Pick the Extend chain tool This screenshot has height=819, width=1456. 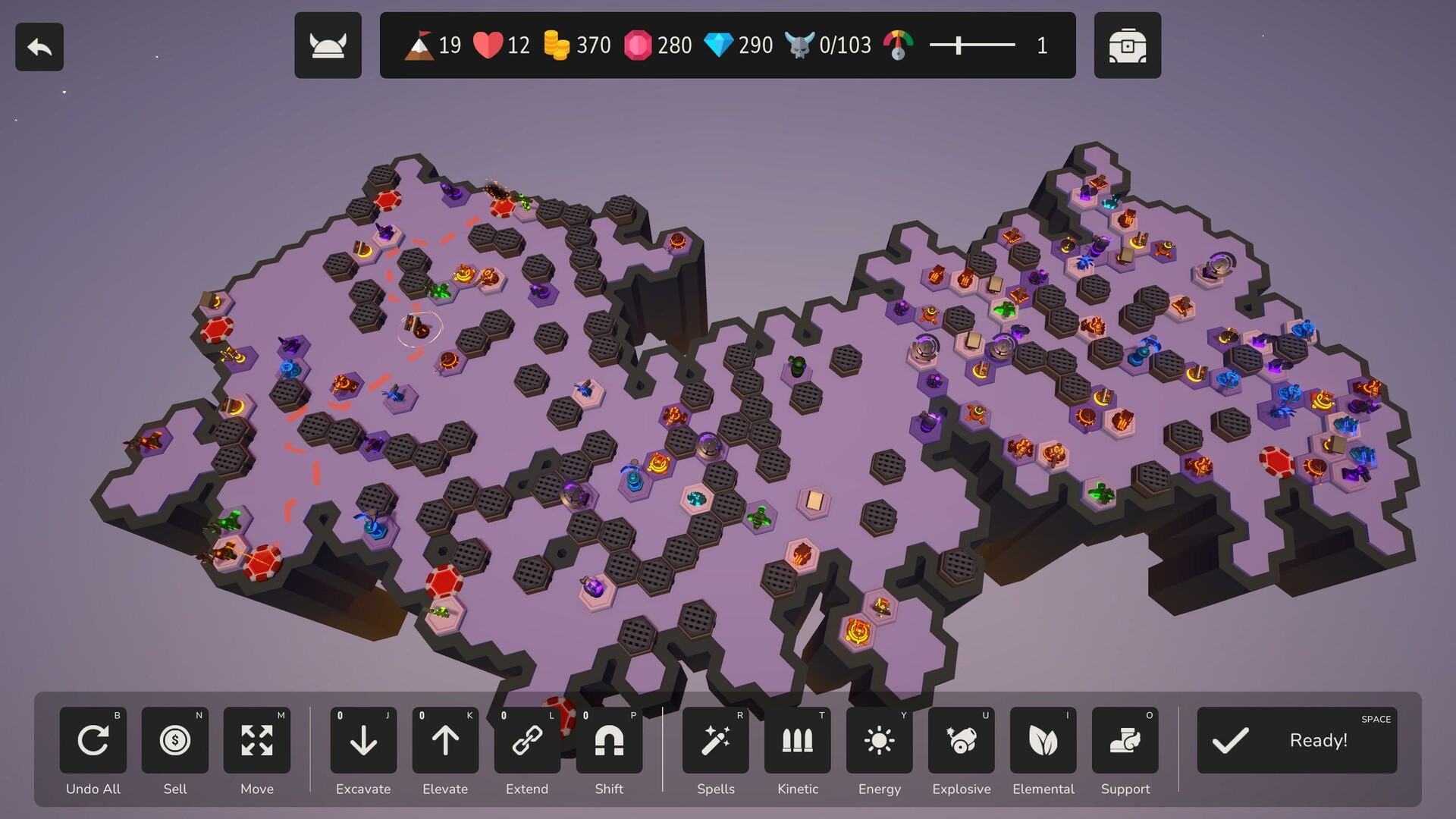click(527, 740)
